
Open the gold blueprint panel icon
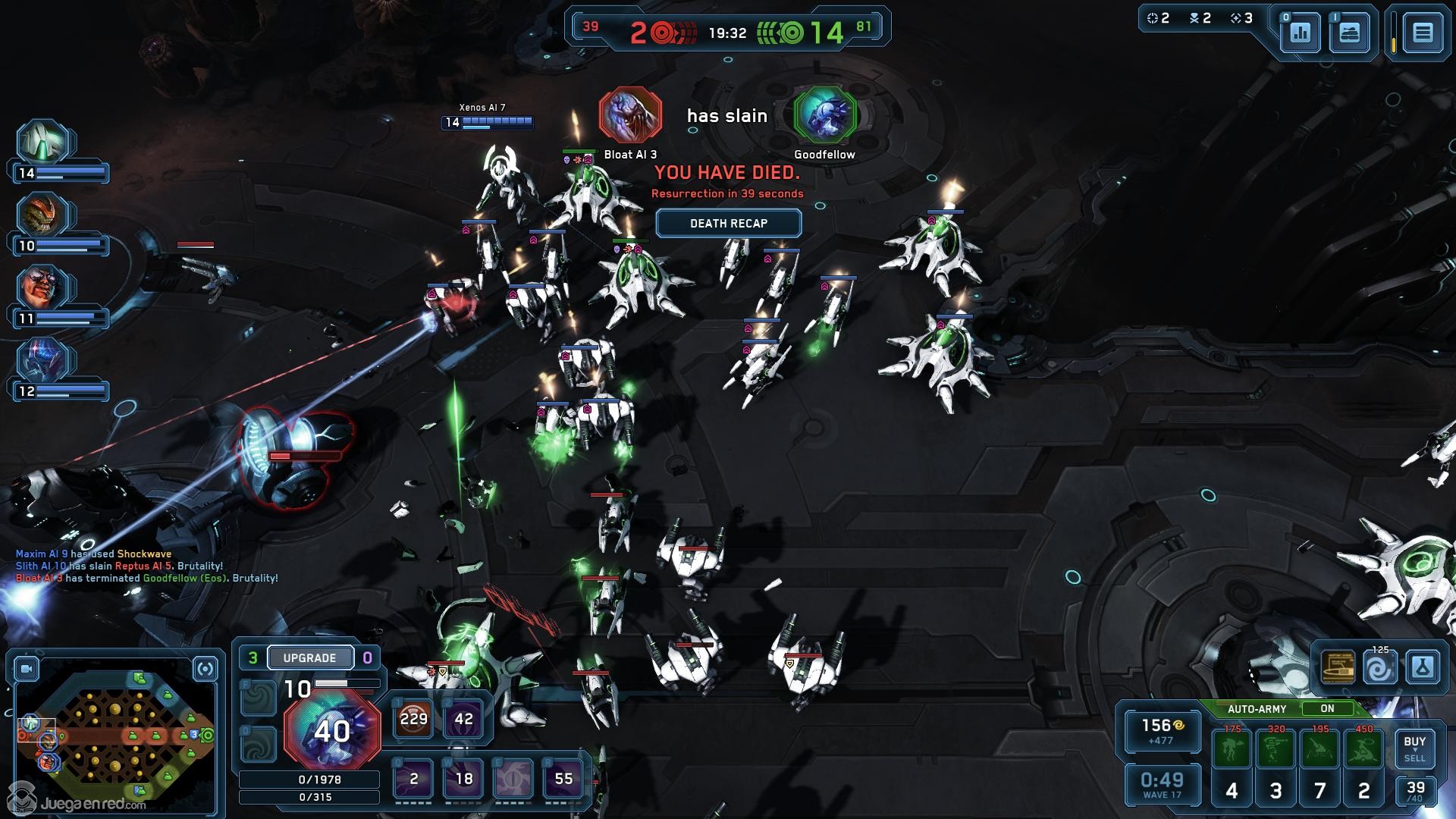click(x=1338, y=668)
